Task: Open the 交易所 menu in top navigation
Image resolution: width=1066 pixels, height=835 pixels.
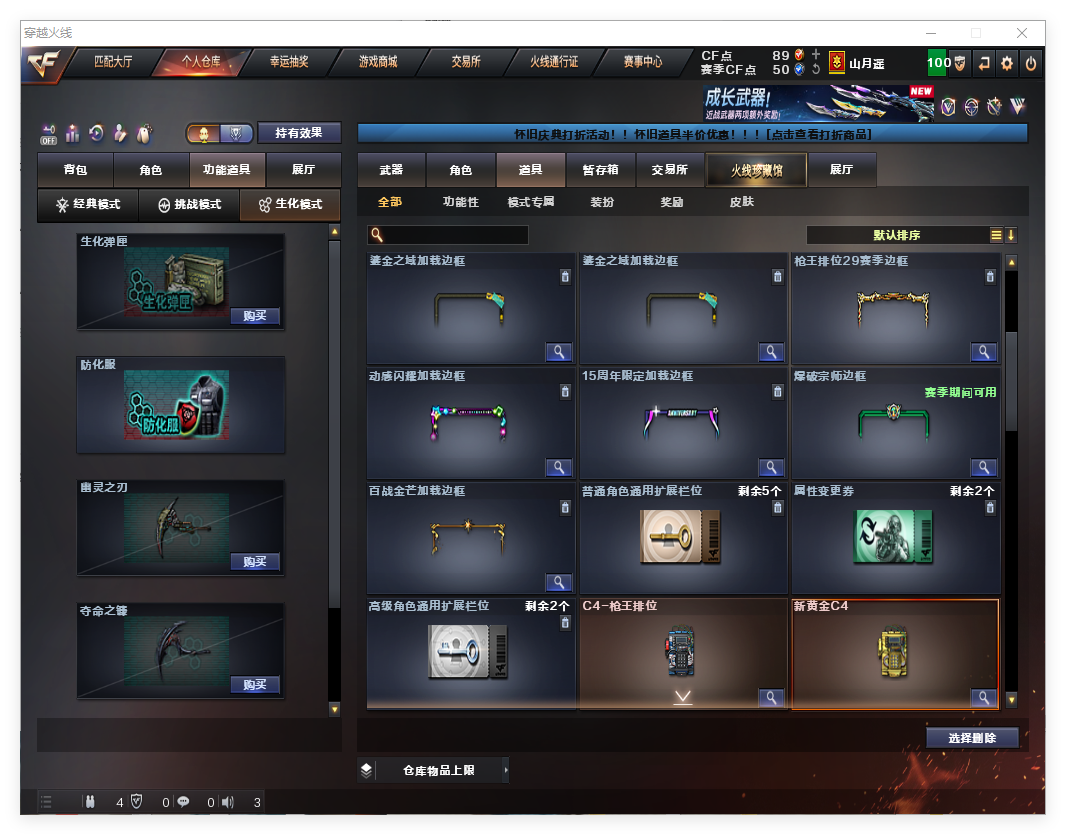Action: click(x=465, y=62)
